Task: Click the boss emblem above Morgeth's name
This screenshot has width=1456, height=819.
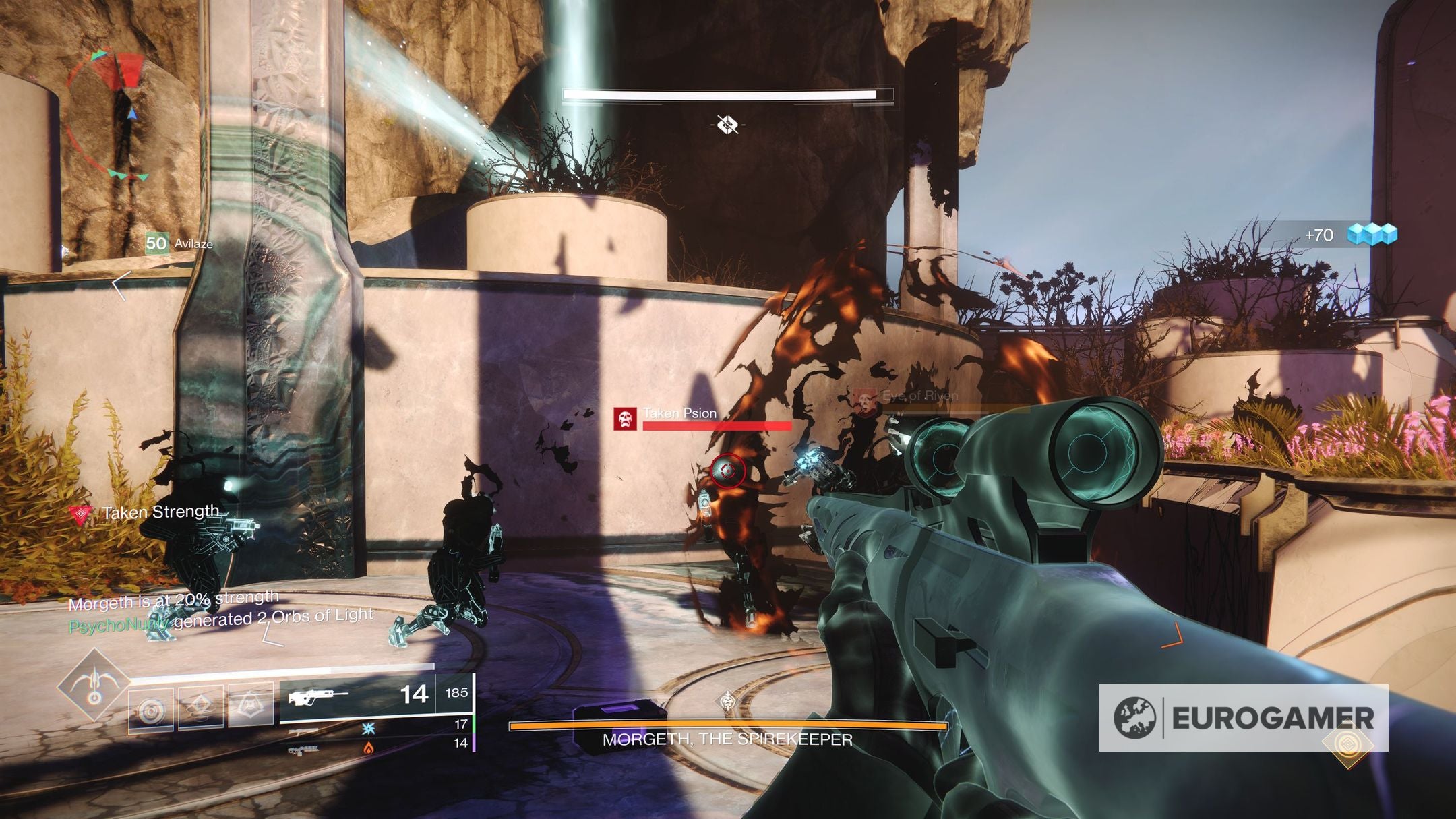Action: (x=727, y=702)
